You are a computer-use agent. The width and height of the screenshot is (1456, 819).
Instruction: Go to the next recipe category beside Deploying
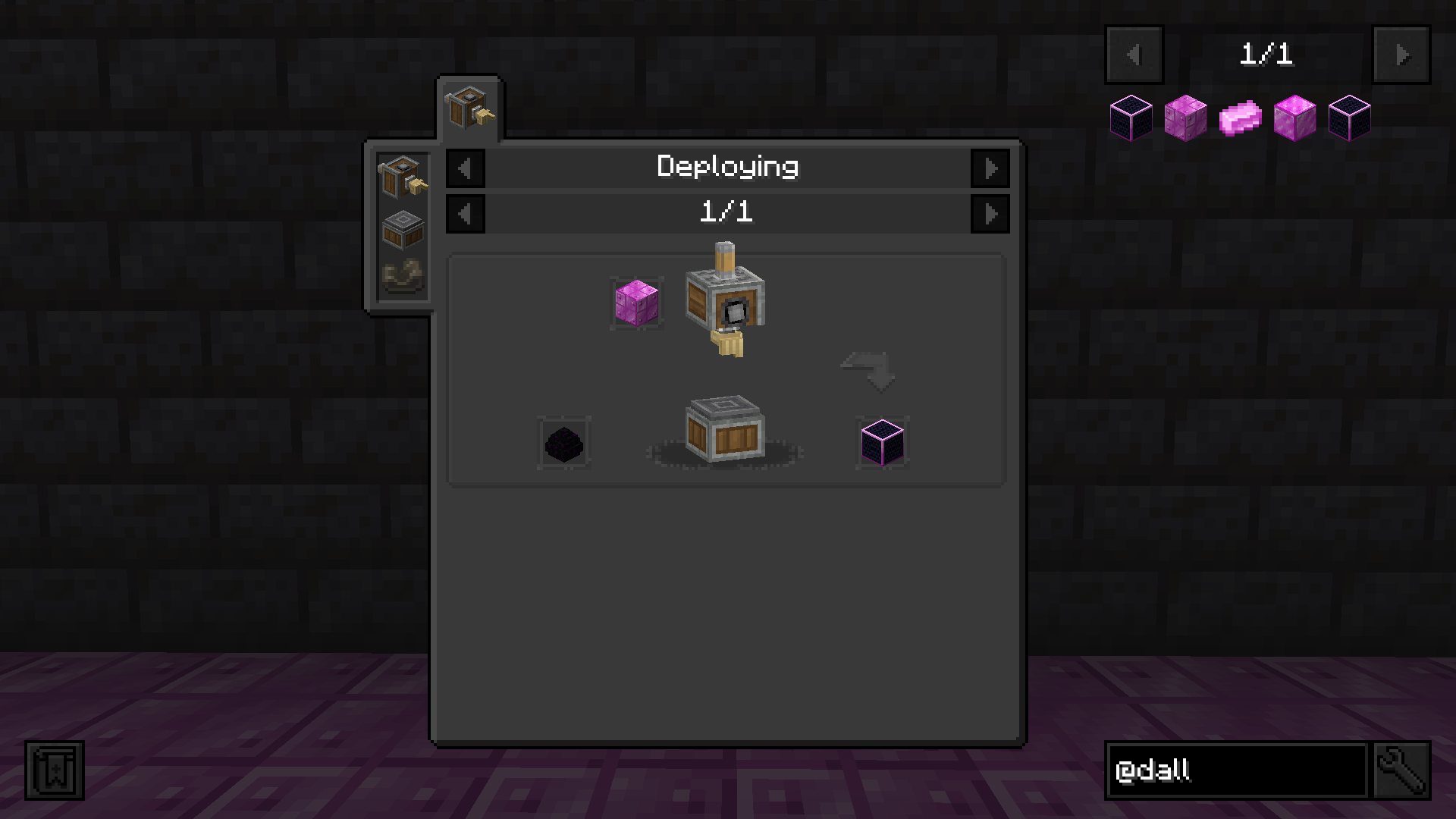click(x=990, y=168)
